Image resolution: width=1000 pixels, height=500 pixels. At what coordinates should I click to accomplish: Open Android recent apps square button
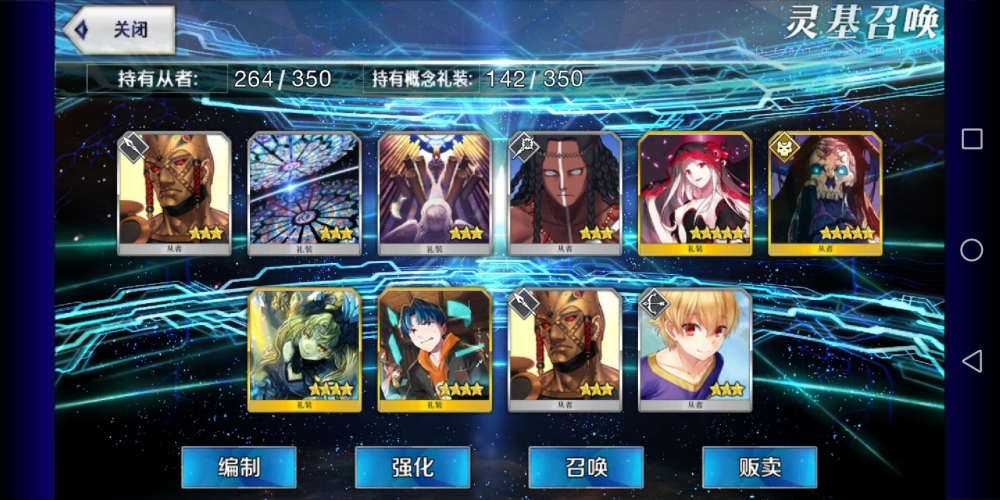click(971, 139)
